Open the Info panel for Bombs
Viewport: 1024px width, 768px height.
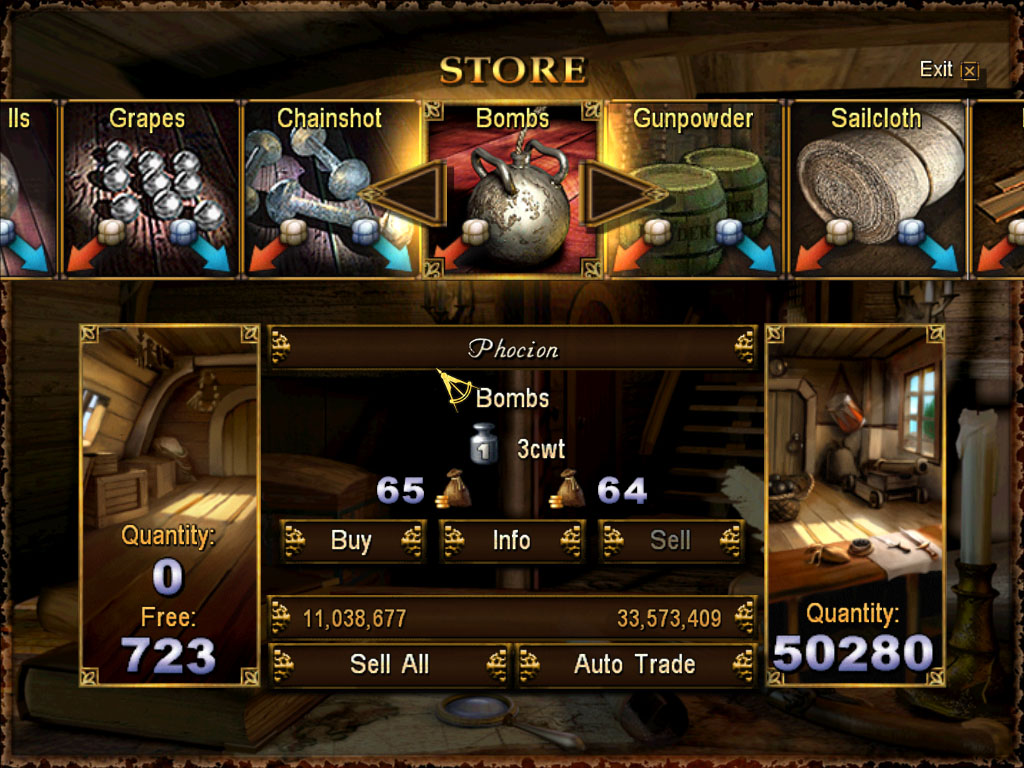(511, 541)
